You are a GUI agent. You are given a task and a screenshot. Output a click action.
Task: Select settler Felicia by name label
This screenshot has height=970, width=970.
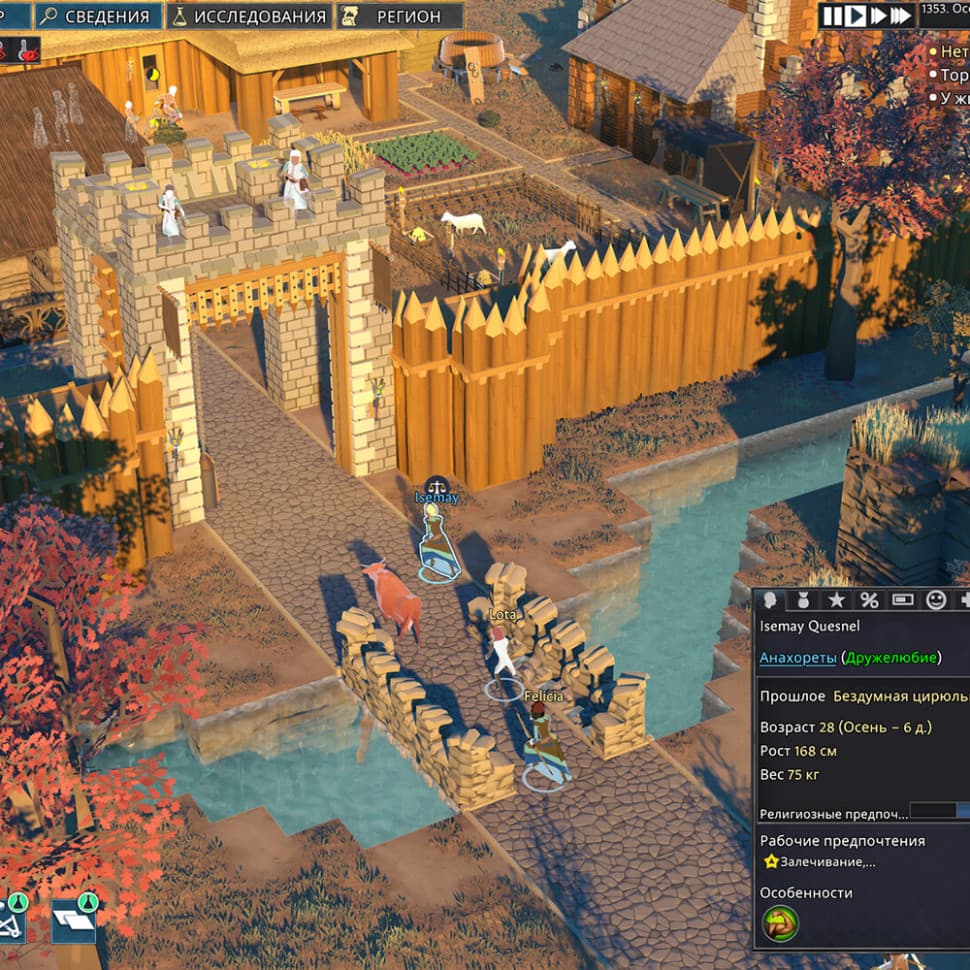[542, 695]
